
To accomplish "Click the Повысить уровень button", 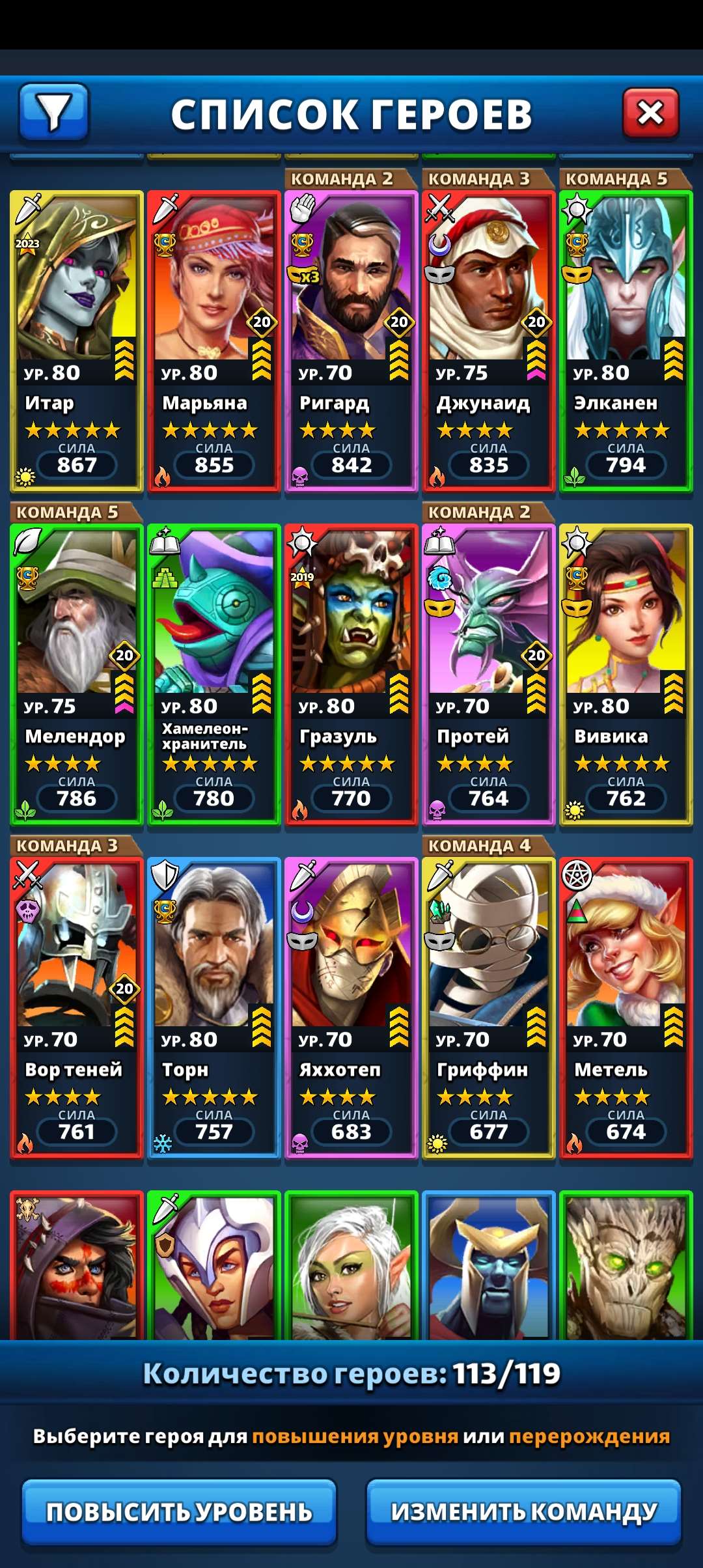I will click(179, 1511).
